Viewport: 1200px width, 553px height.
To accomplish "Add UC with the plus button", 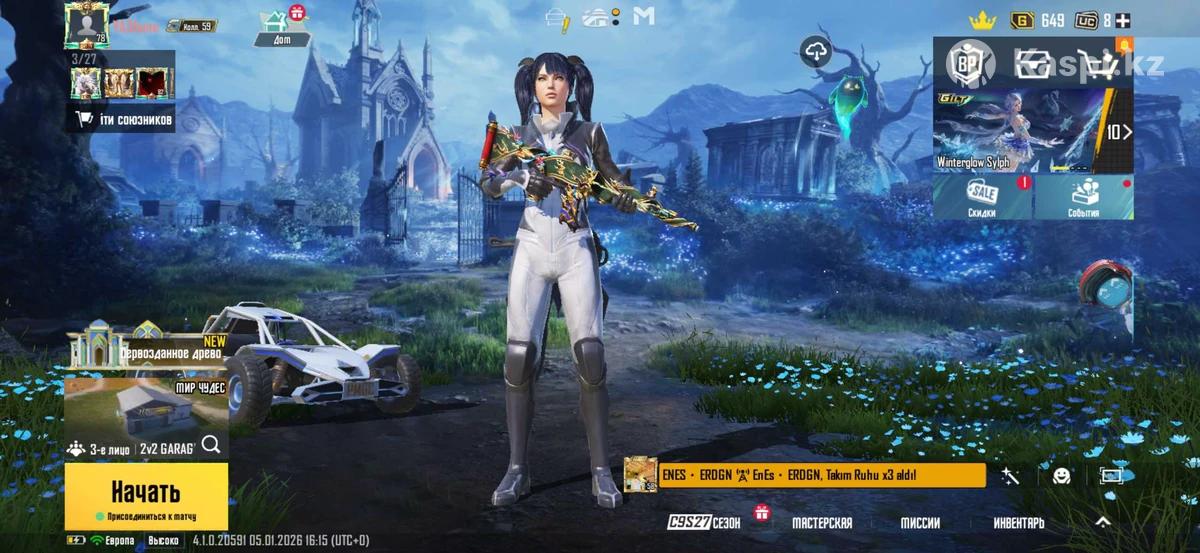I will [1124, 20].
